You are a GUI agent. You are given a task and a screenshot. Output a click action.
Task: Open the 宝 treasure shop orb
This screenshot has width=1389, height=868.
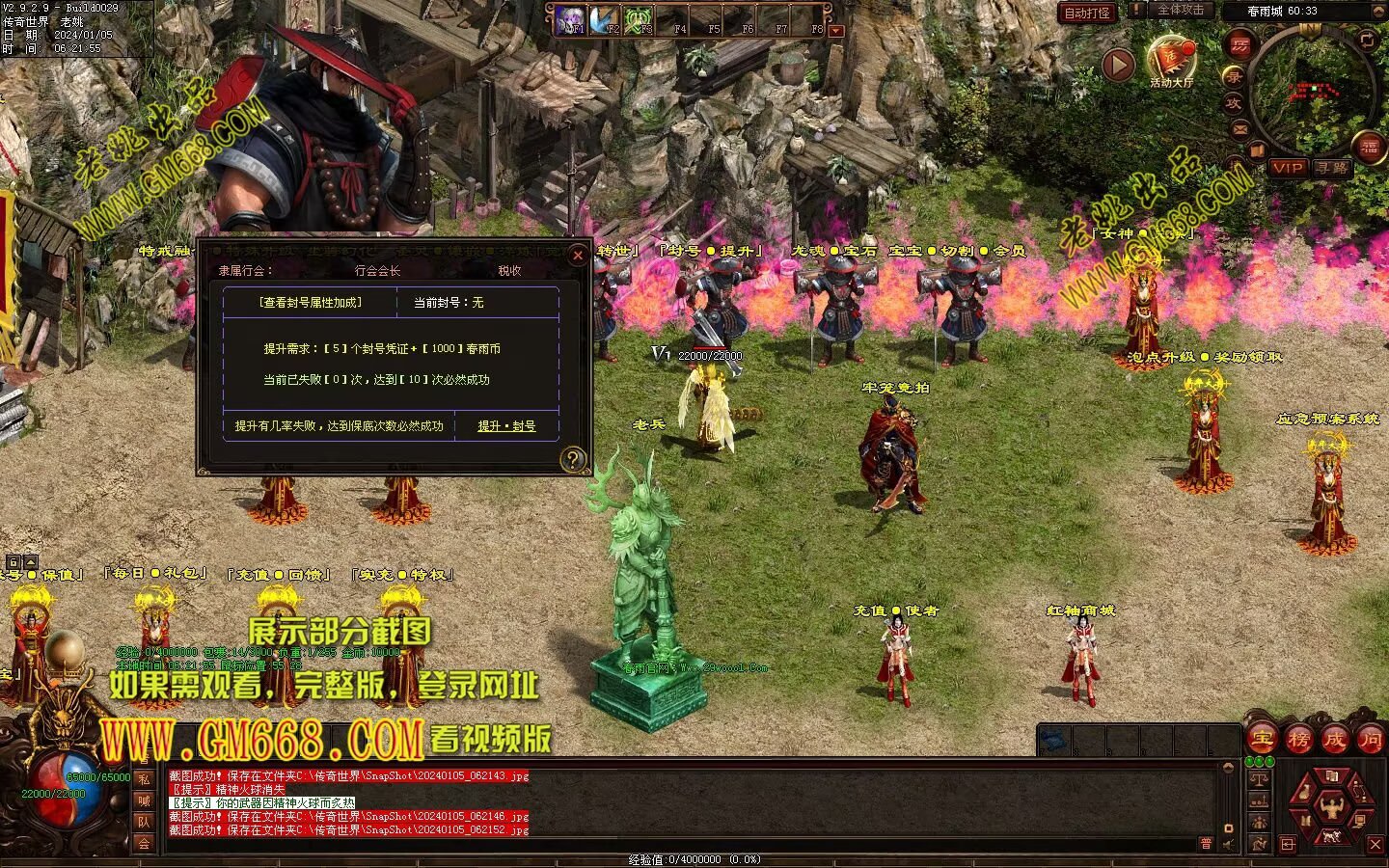coord(1263,740)
